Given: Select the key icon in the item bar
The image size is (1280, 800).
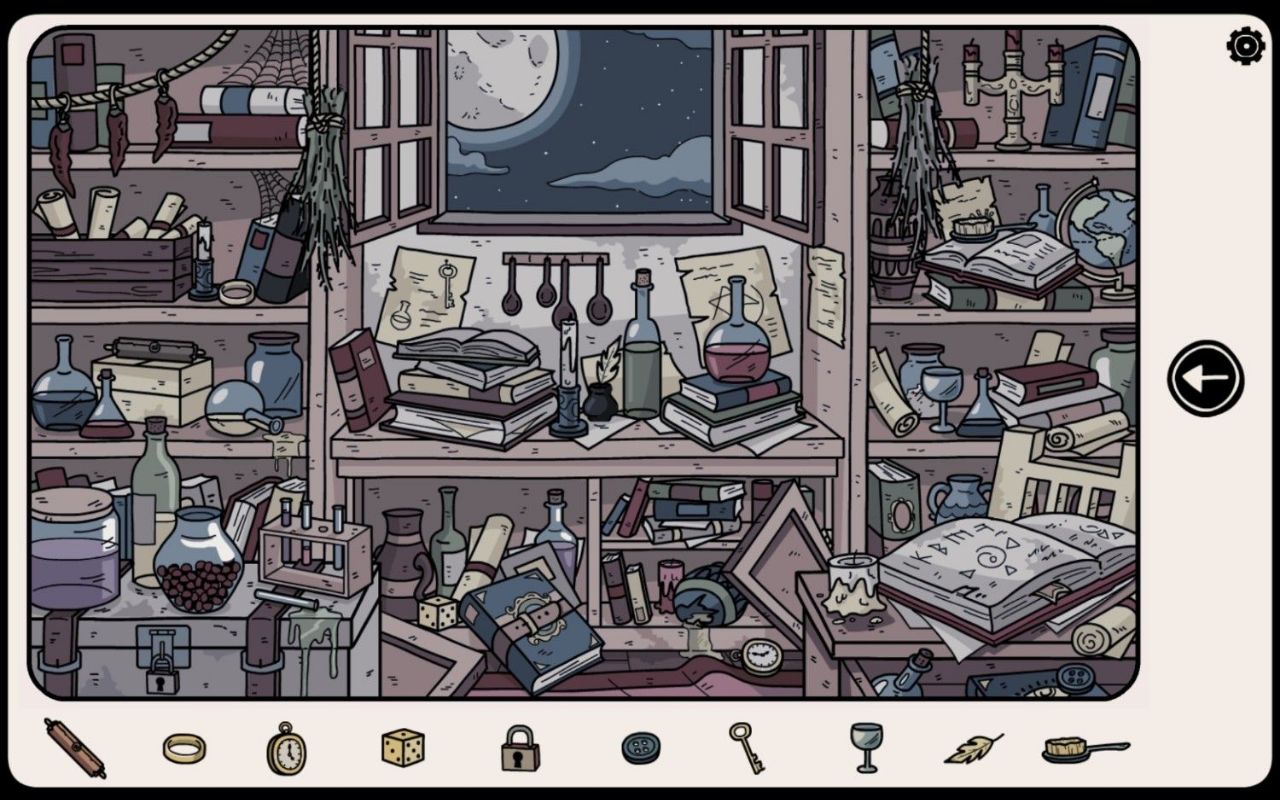Looking at the screenshot, I should [746, 747].
